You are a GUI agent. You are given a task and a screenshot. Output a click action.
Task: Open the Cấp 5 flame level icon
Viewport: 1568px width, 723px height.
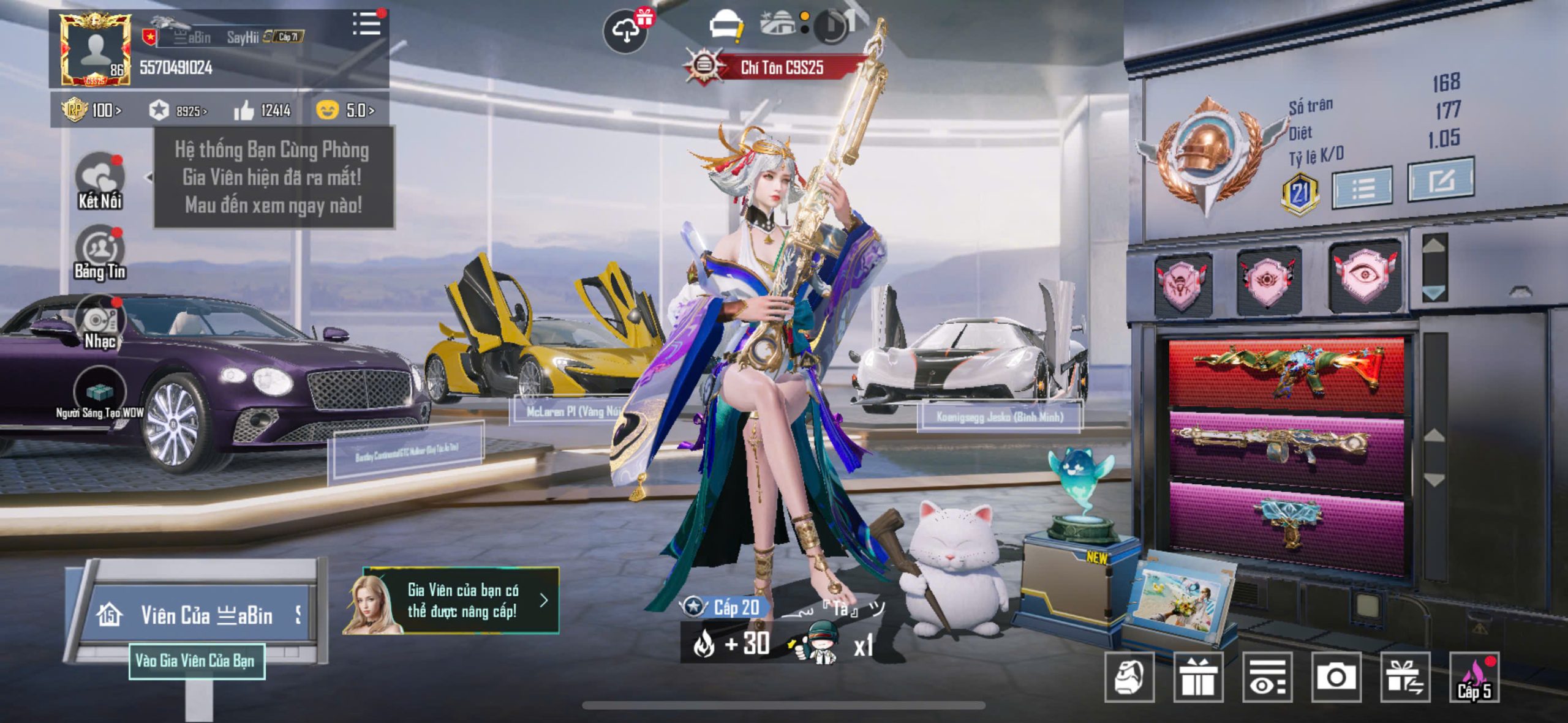(1474, 677)
